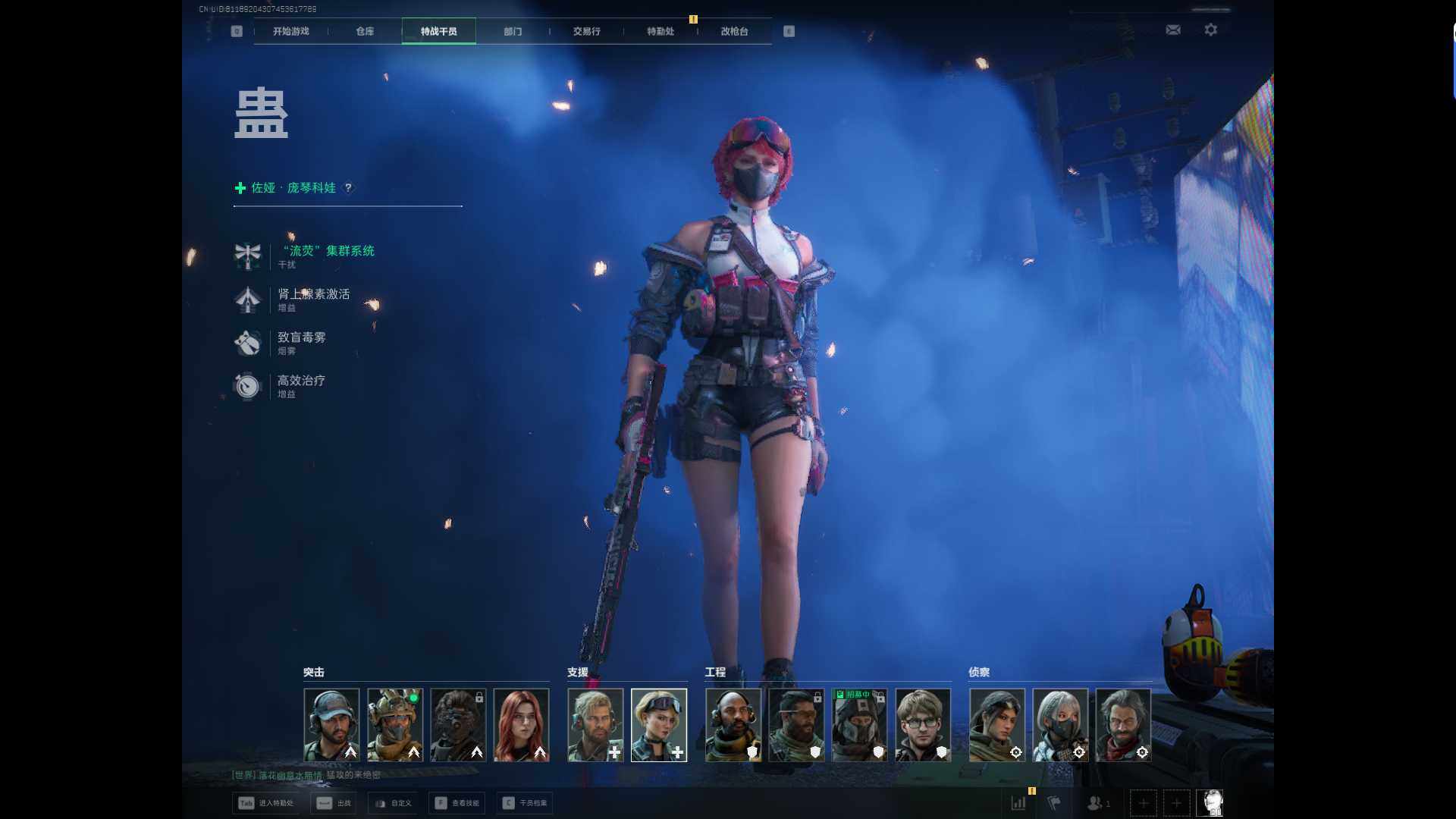Click the question mark beside 佐娅·庞琴科娃

348,188
